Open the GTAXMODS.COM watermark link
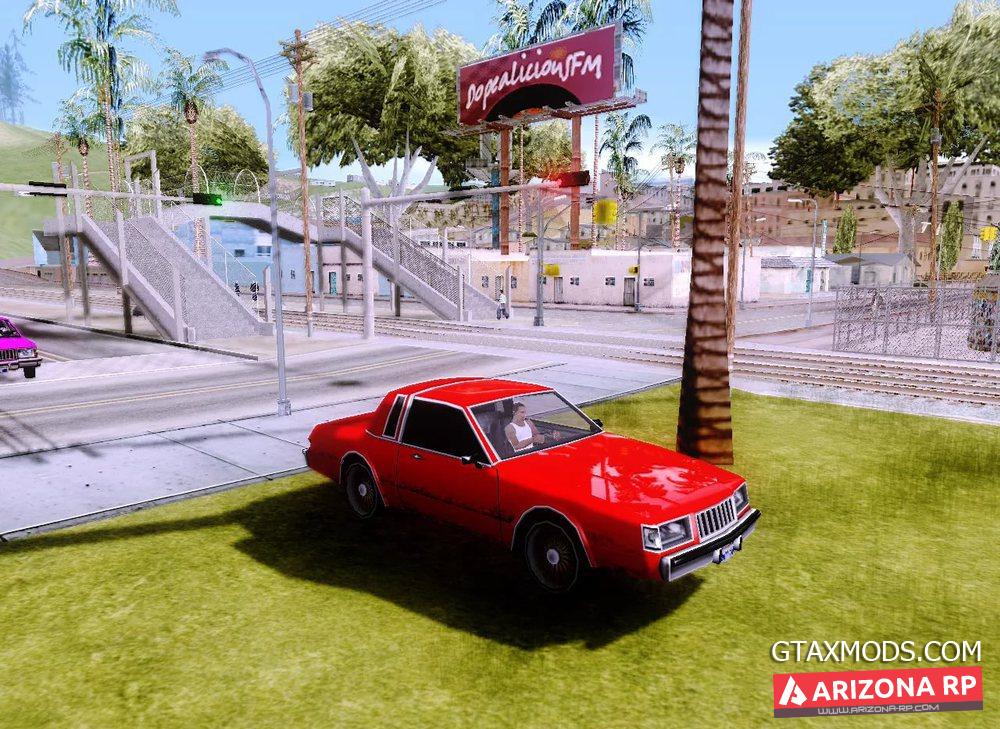Viewport: 1000px width, 729px height. tap(875, 651)
